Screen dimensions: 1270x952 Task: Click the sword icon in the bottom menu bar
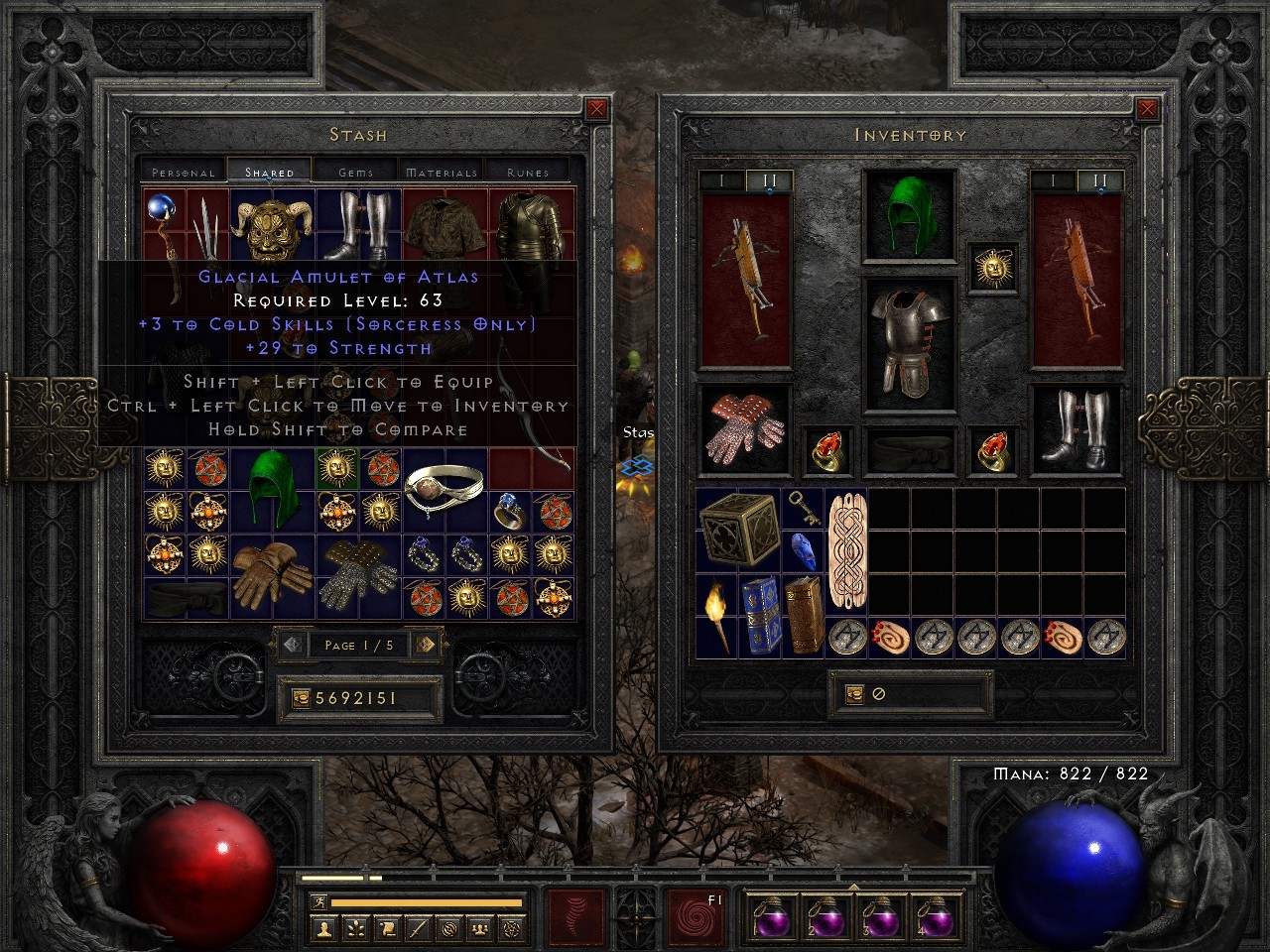coord(418,929)
